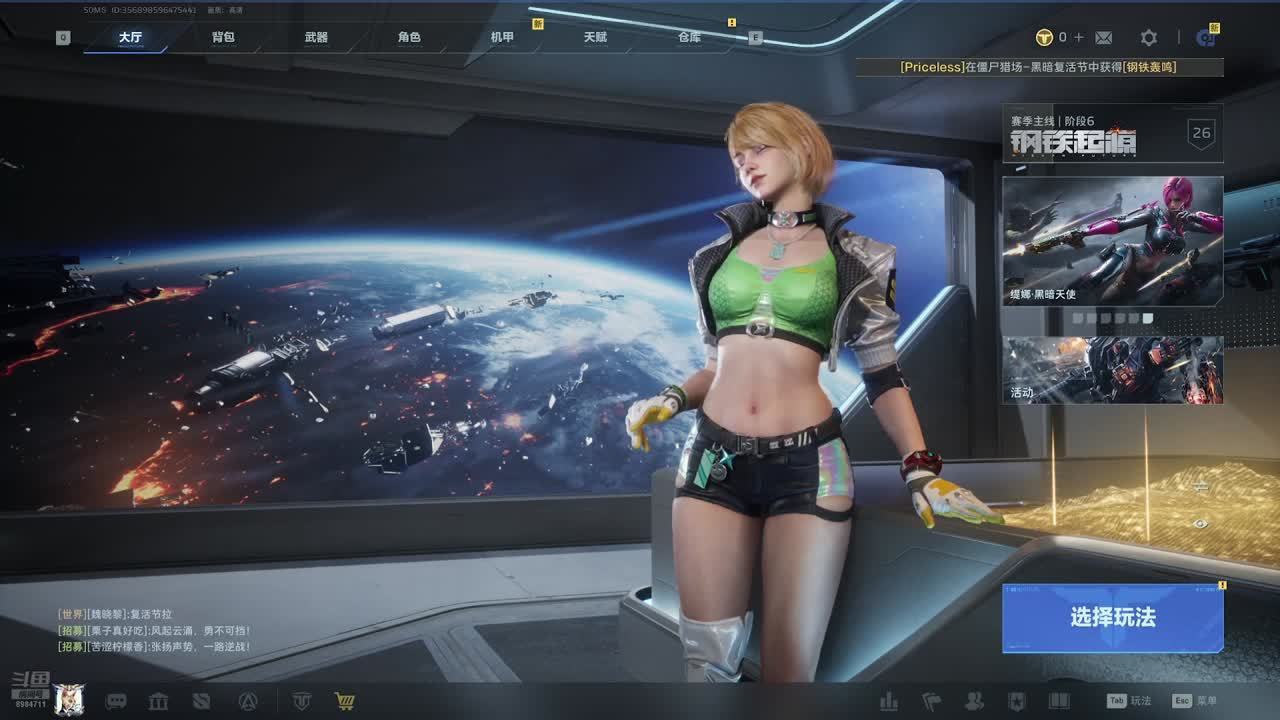Show the 天赋 (Talent) tab
This screenshot has width=1280, height=720.
595,38
